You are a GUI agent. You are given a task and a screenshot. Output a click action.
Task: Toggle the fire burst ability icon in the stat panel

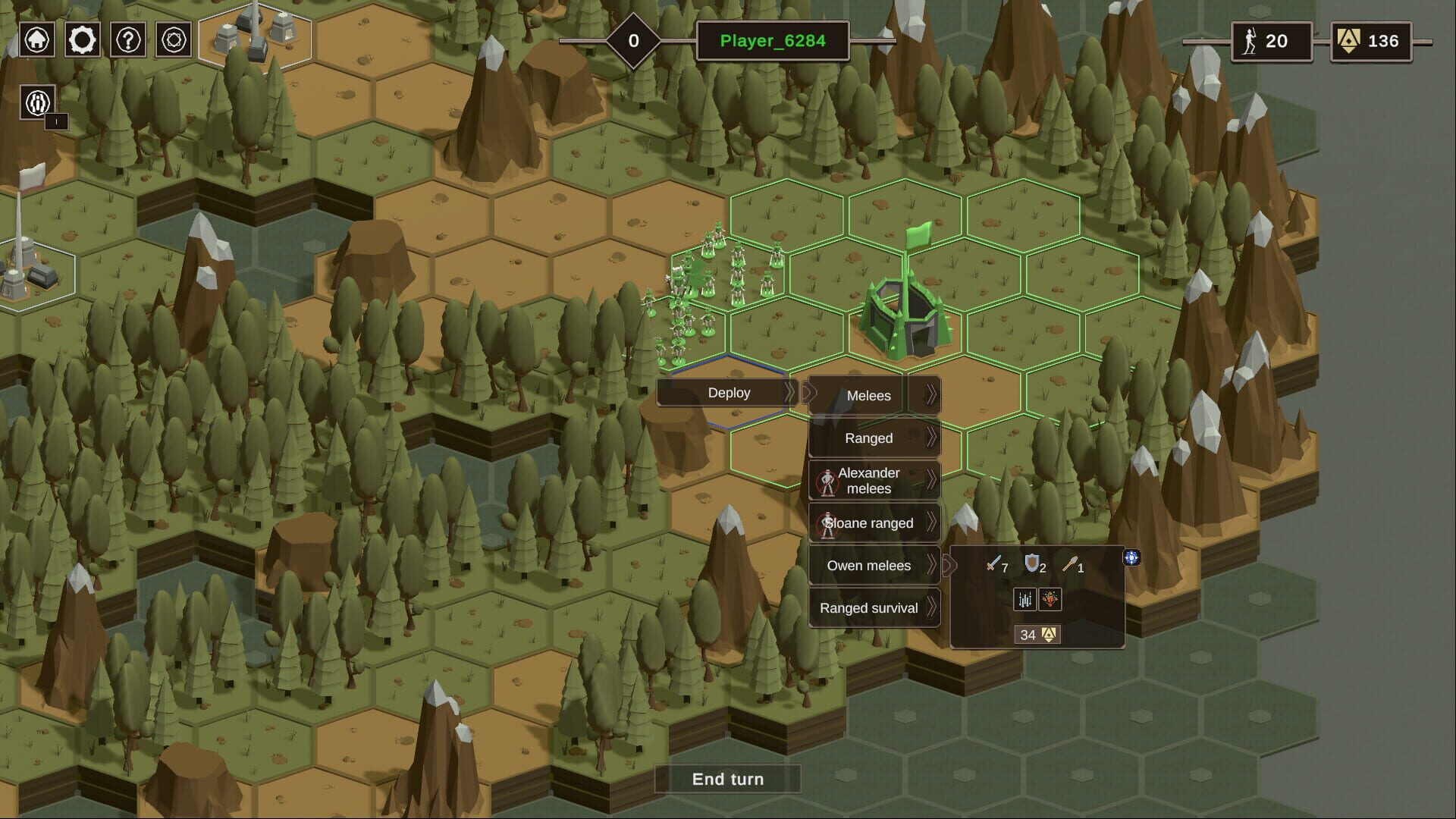coord(1050,600)
